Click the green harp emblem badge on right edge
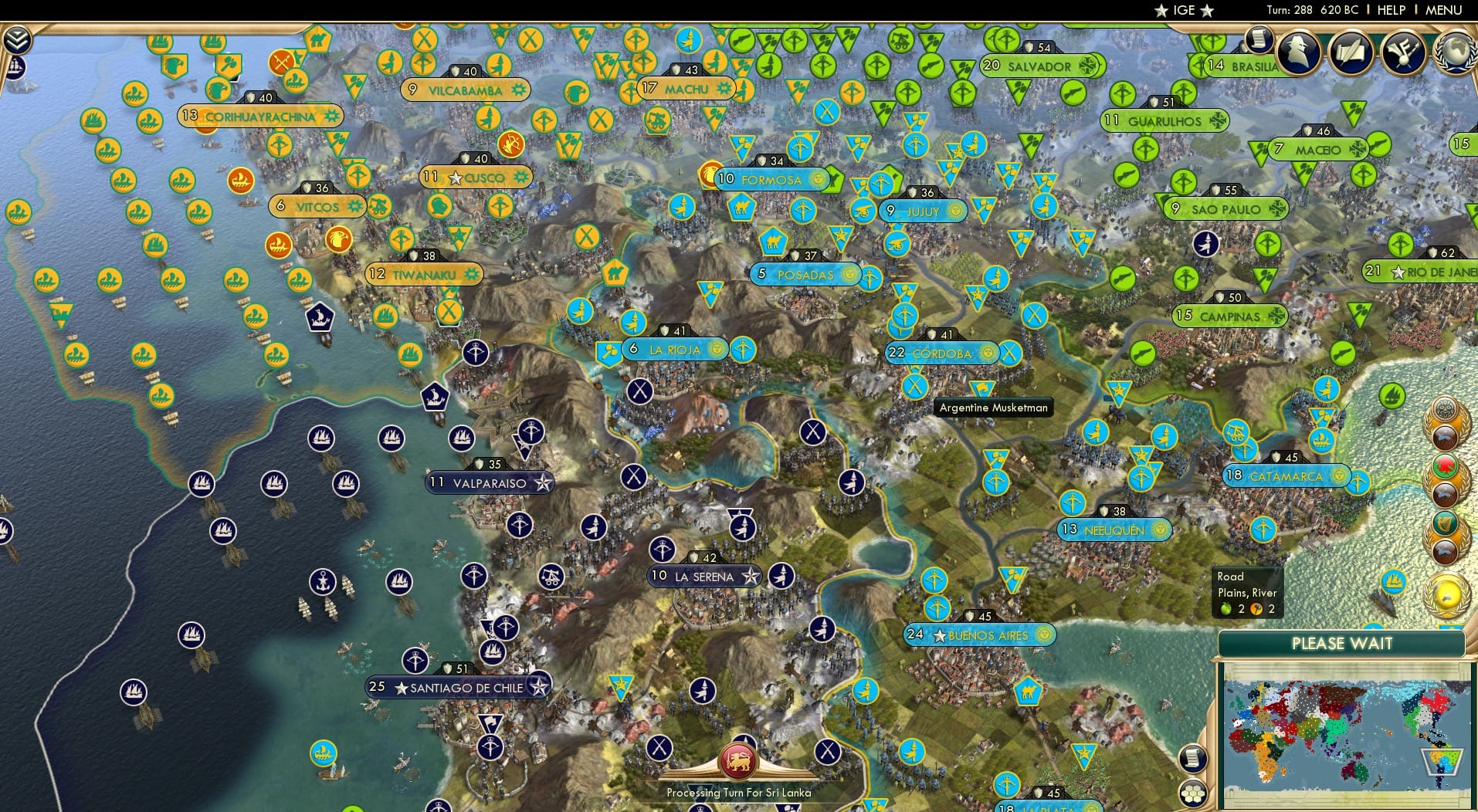 (1447, 523)
